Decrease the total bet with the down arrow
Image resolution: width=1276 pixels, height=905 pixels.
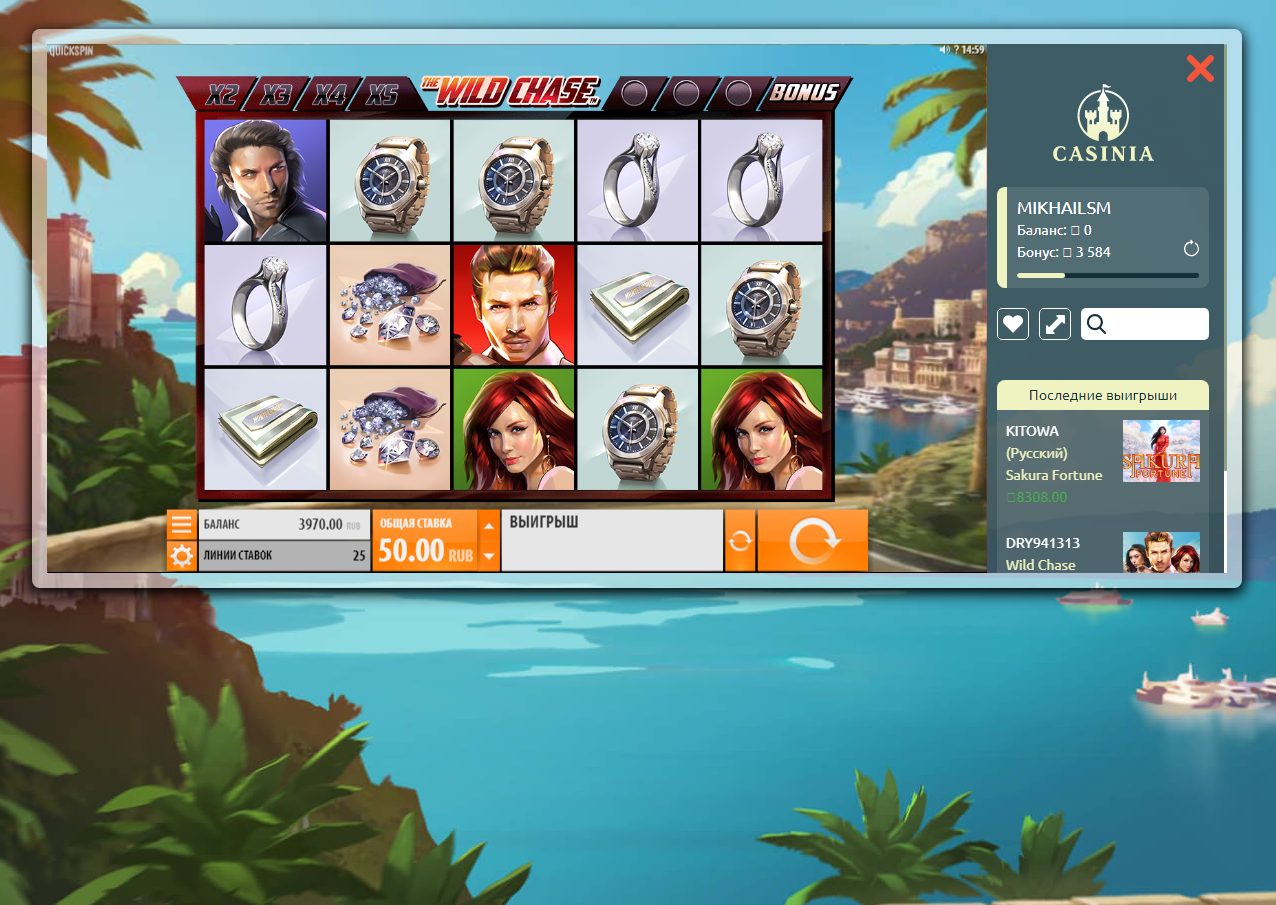488,555
